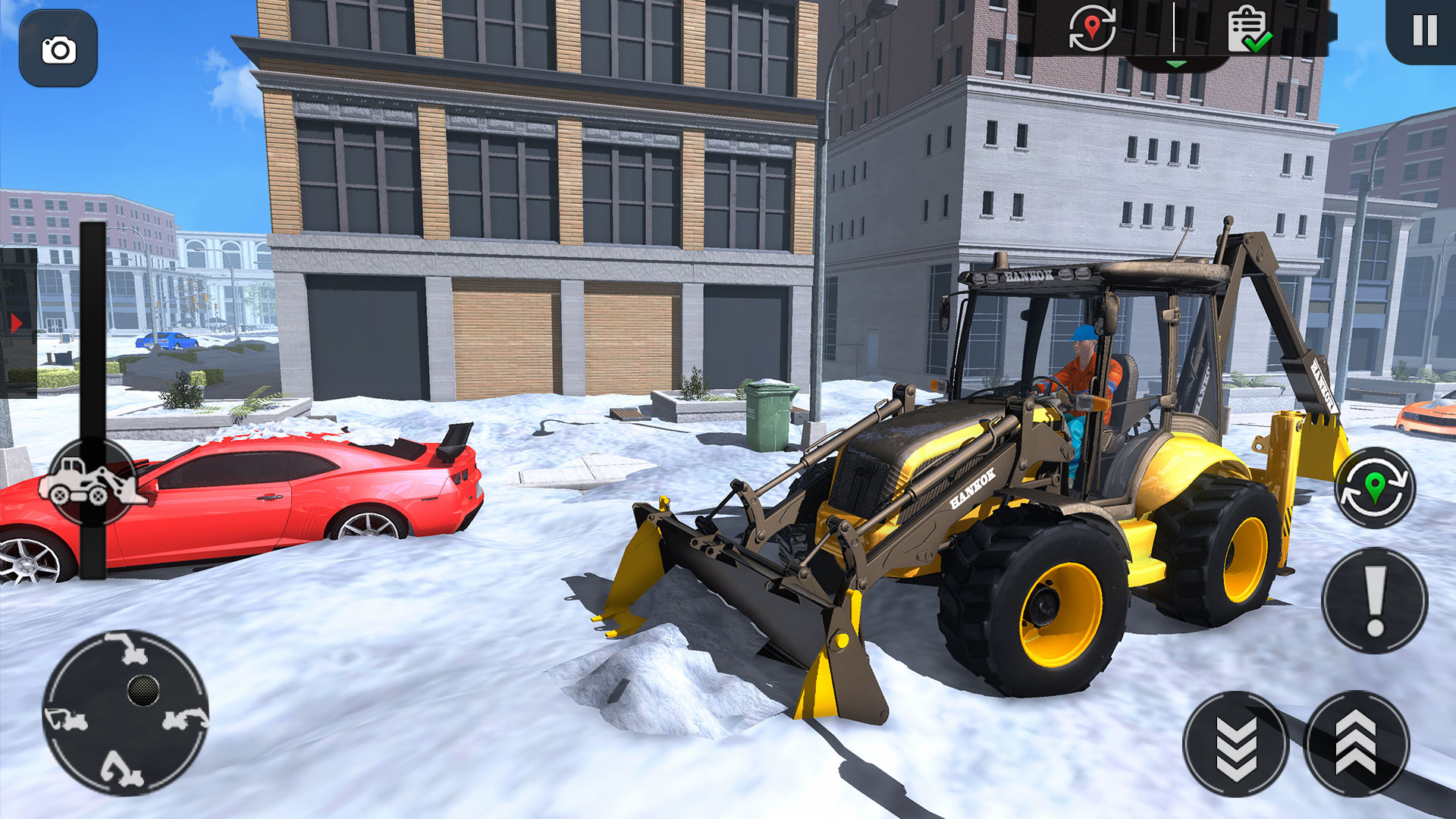Screen dimensions: 1456x819
Task: Select the left loader icon on joystick
Action: [67, 718]
